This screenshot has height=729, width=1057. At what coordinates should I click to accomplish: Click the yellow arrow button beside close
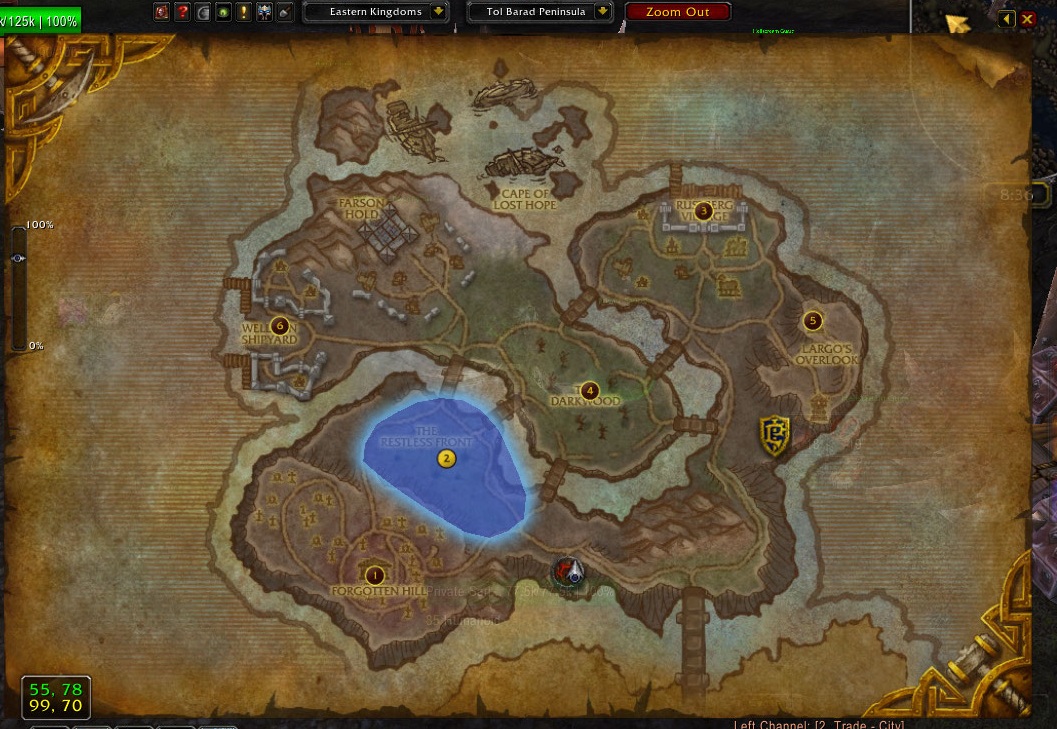coord(1006,19)
